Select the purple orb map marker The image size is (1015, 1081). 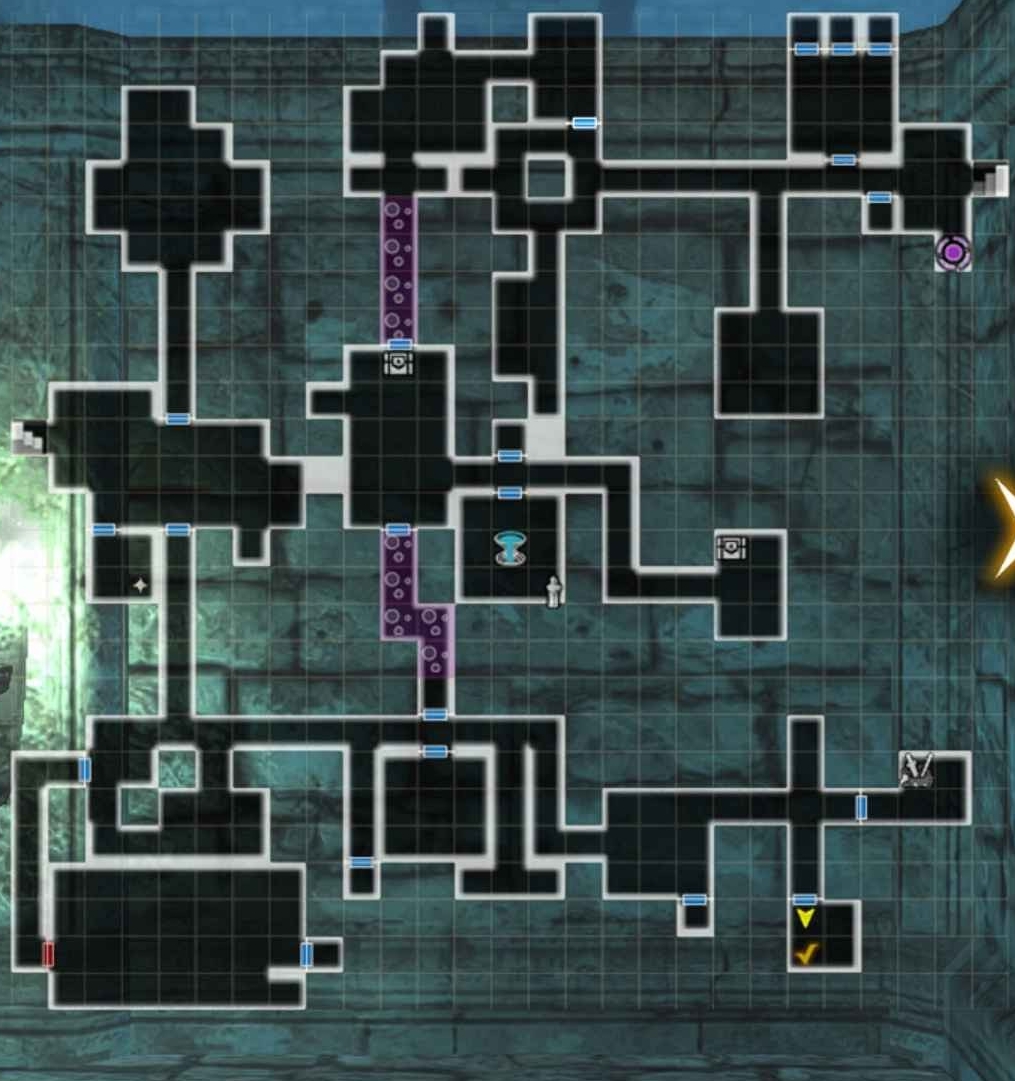coord(953,253)
